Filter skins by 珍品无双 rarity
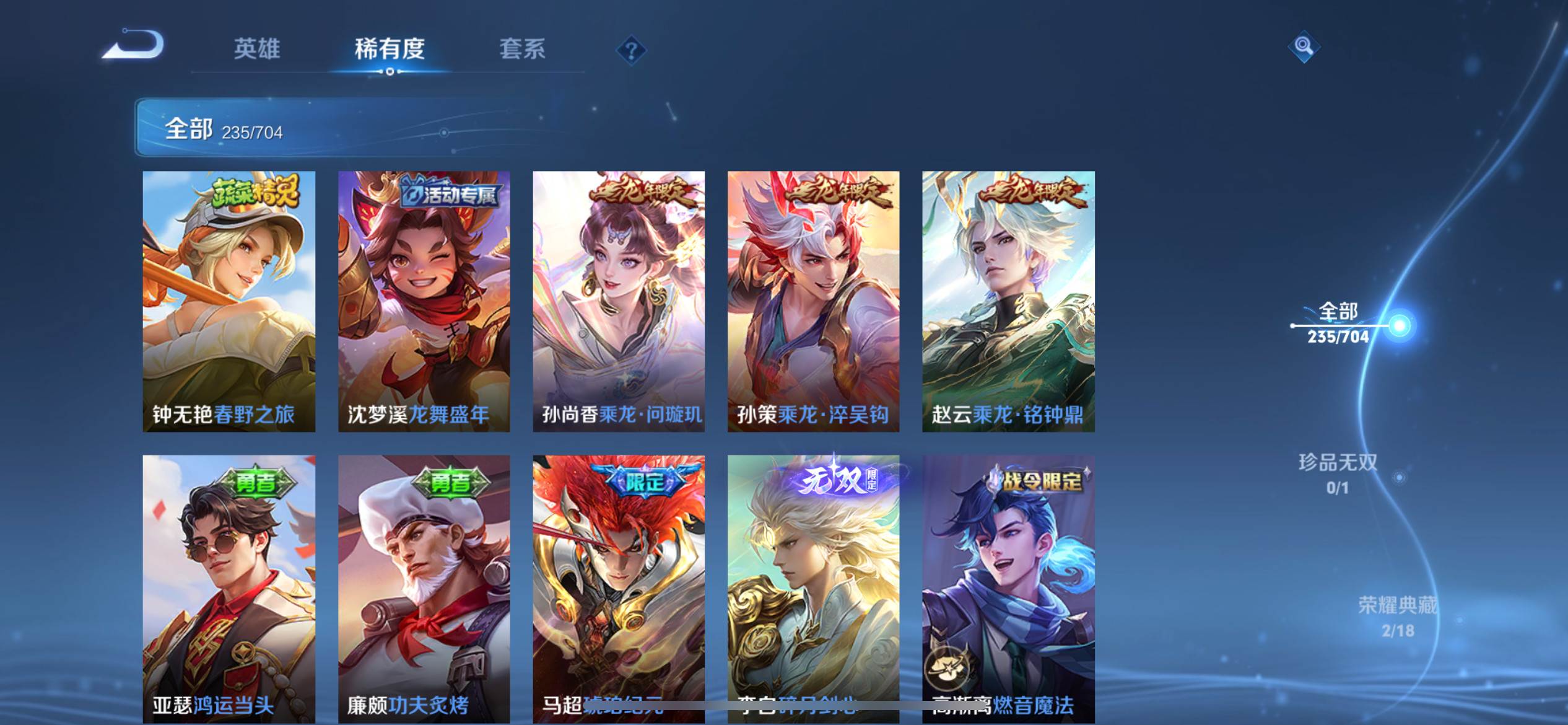 (x=1338, y=473)
